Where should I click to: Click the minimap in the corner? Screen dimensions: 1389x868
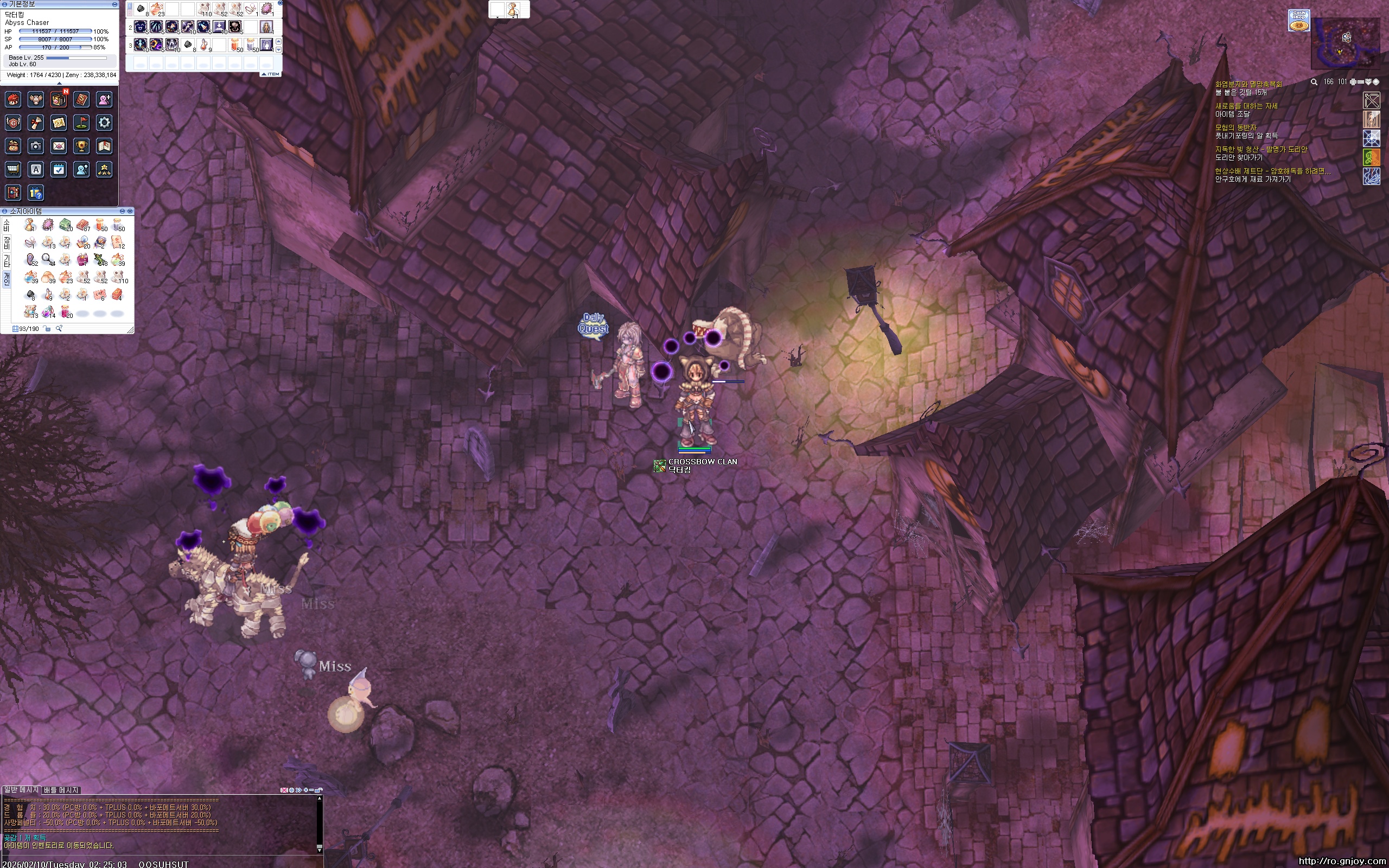(1345, 43)
